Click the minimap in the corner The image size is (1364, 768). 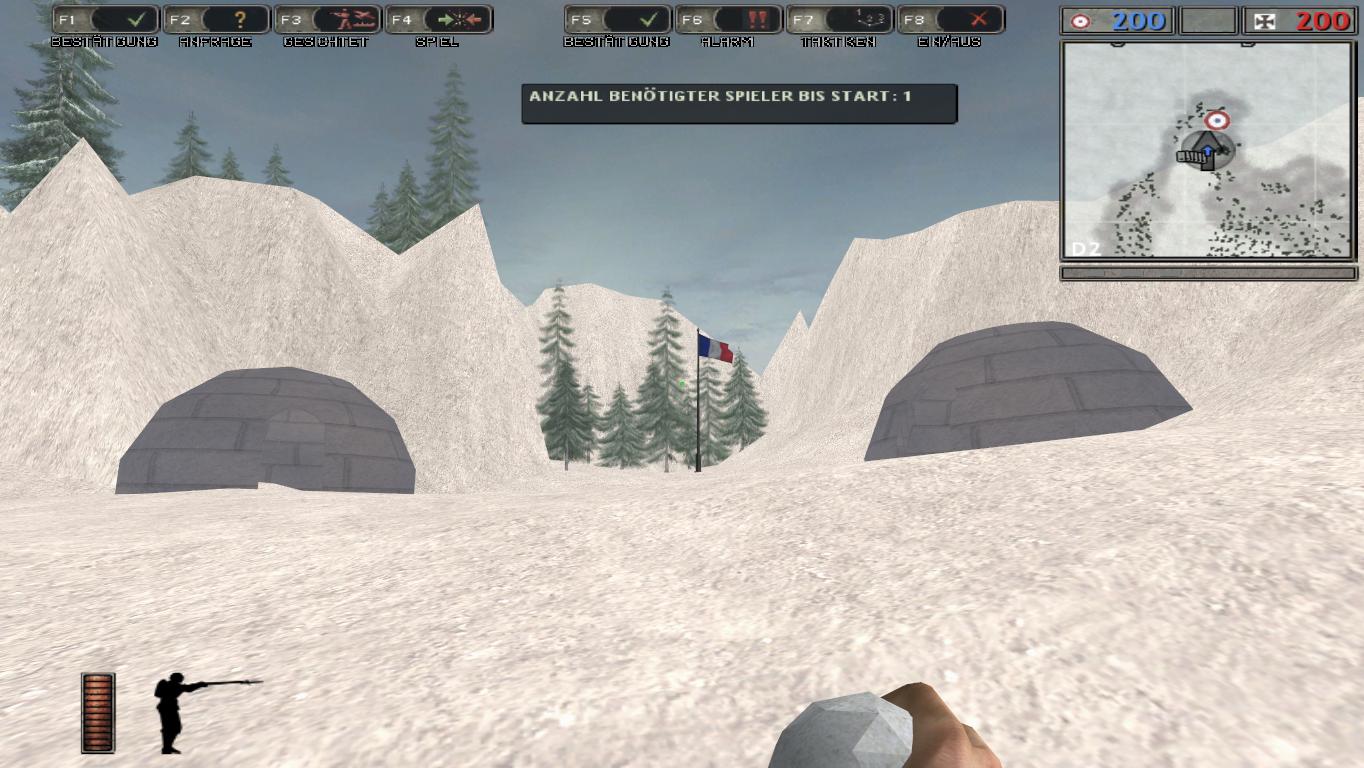click(x=1207, y=150)
